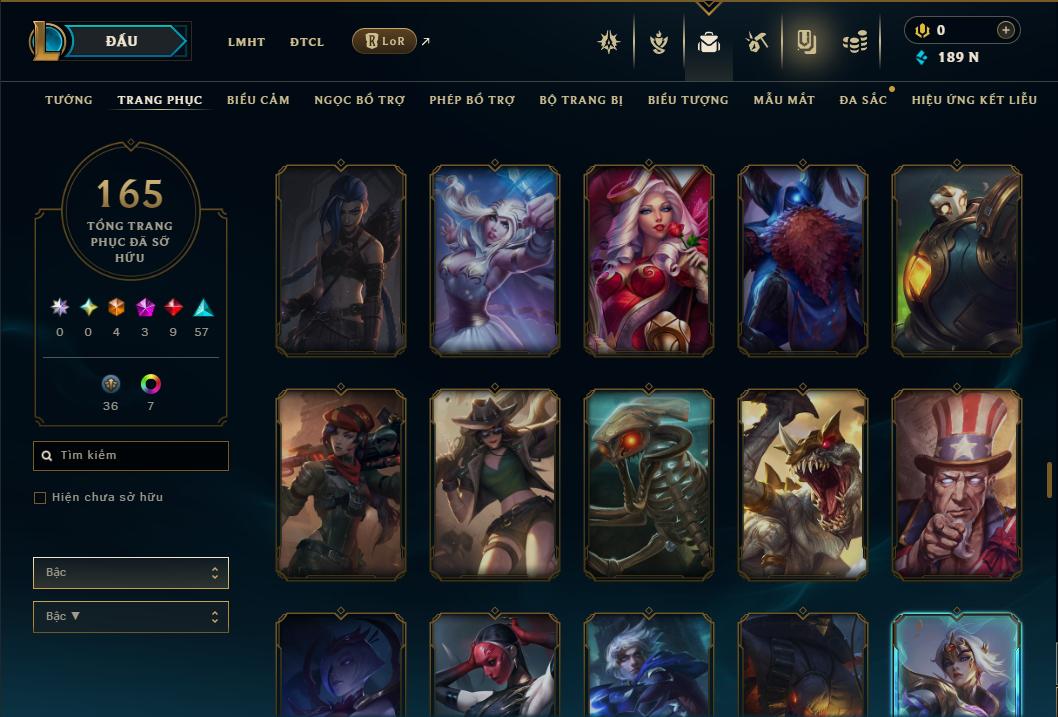The image size is (1058, 717).
Task: View the MẪU MẮT tab
Action: (x=784, y=100)
